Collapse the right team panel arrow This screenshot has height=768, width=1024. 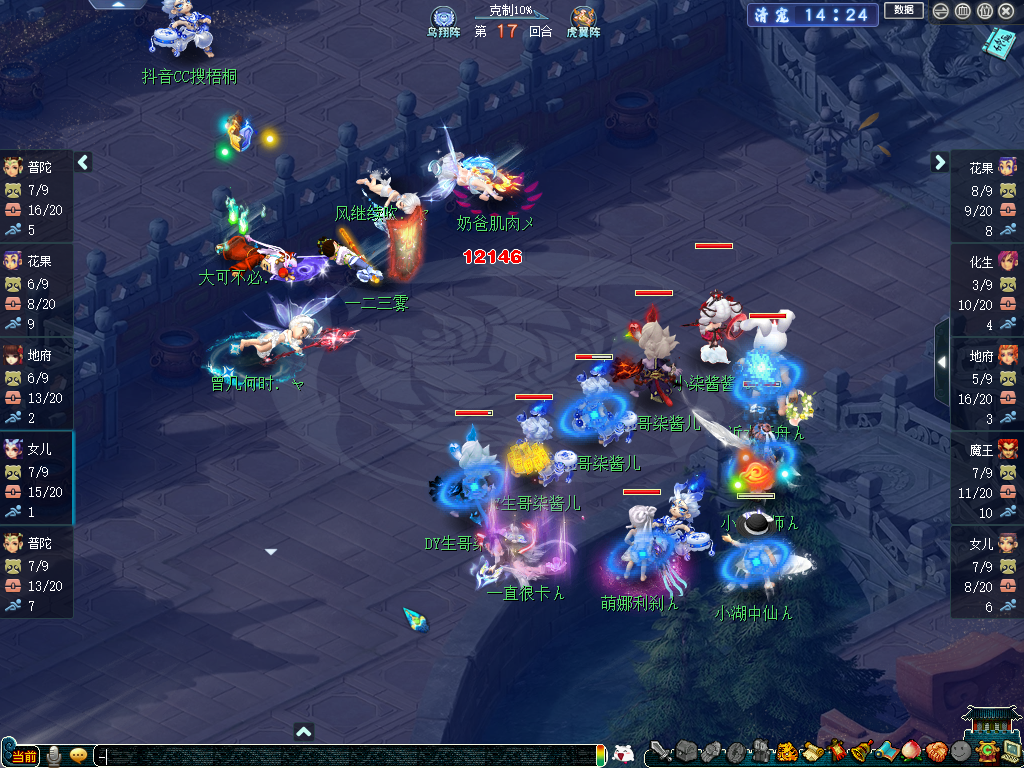click(x=940, y=162)
